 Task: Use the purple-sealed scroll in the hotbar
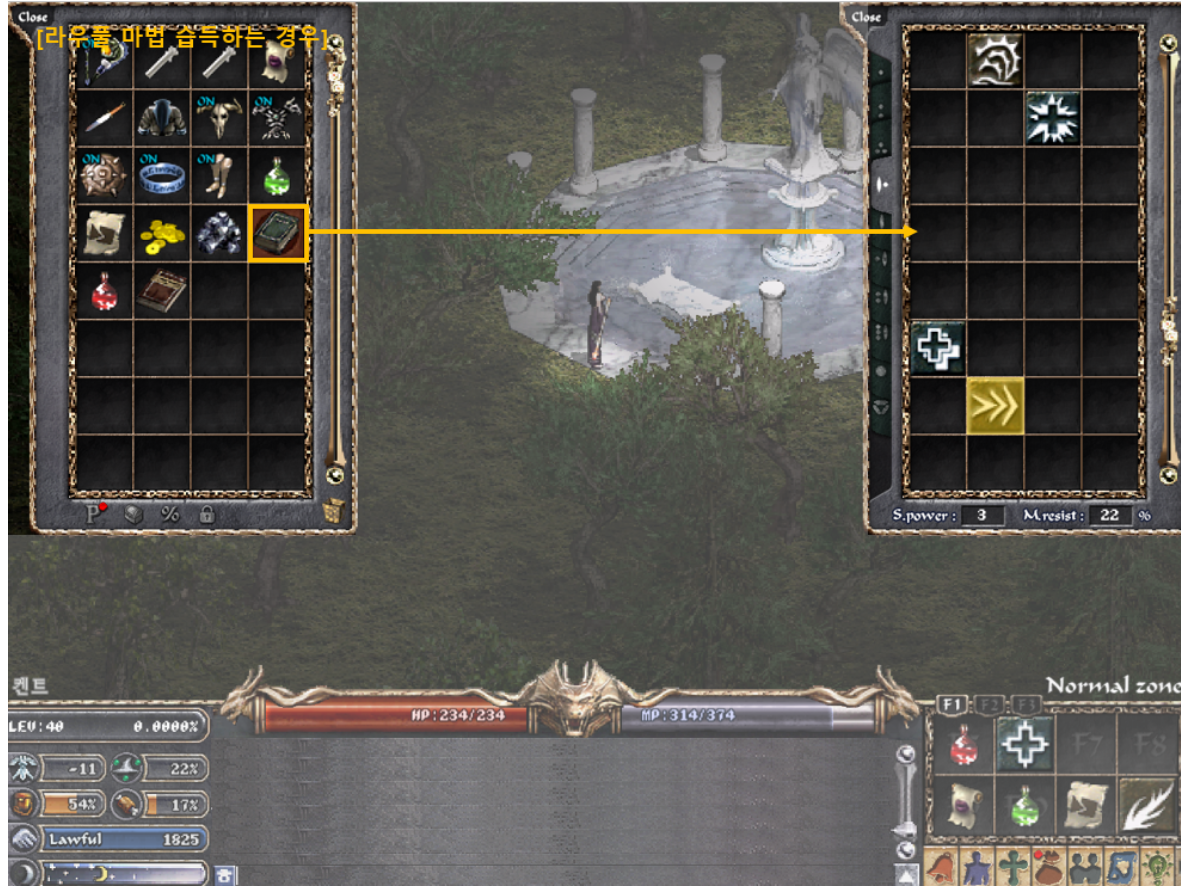[964, 803]
